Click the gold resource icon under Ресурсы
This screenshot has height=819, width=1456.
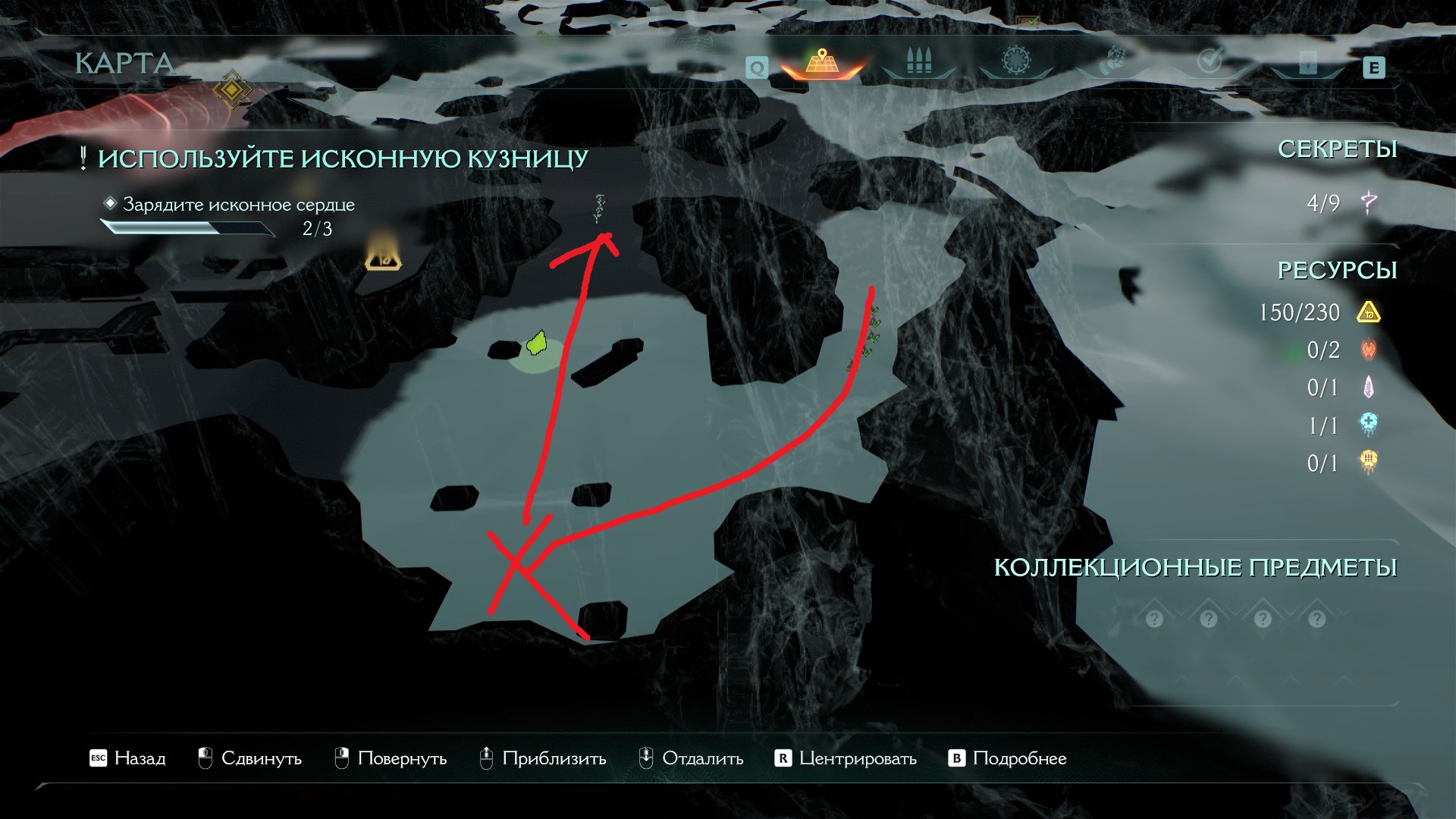tap(1369, 312)
